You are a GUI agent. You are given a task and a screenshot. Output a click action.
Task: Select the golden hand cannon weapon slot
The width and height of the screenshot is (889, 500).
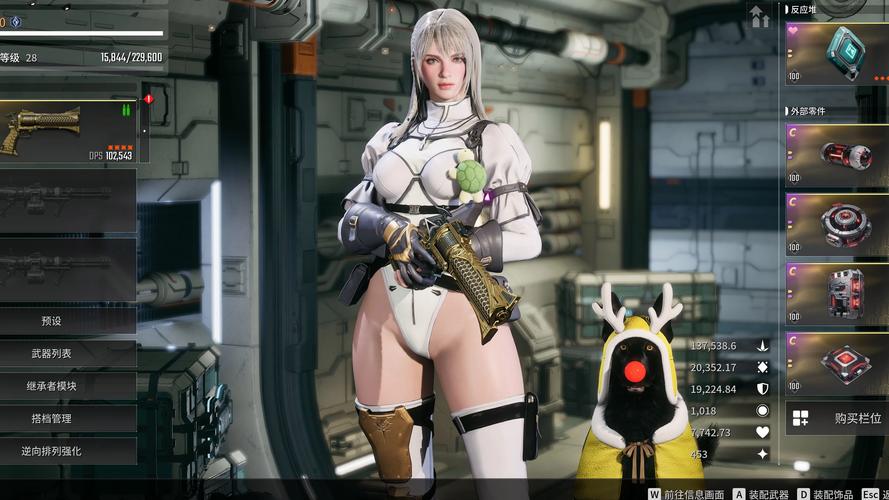(68, 132)
